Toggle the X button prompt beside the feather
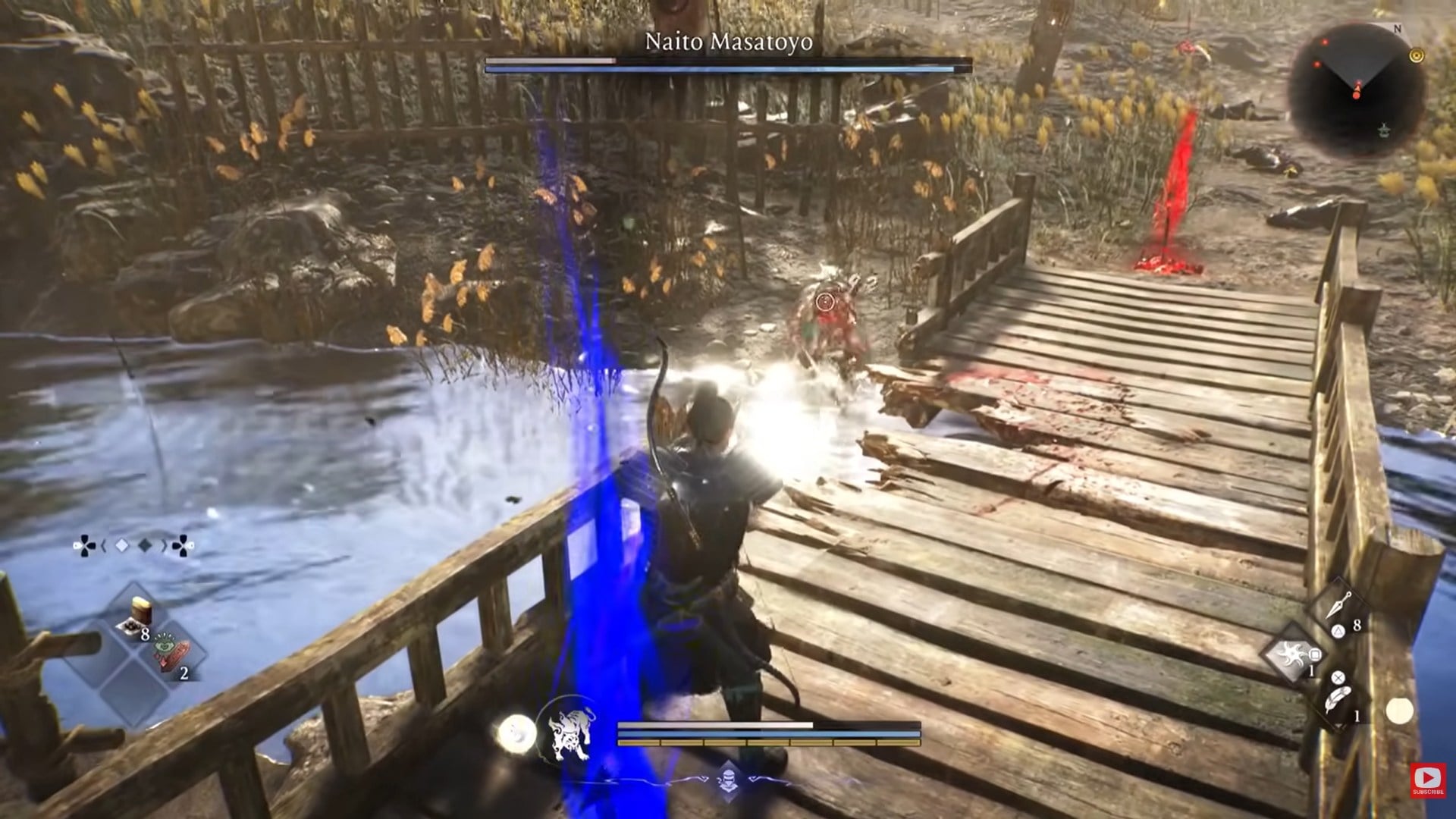Viewport: 1456px width, 819px height. tap(1338, 677)
